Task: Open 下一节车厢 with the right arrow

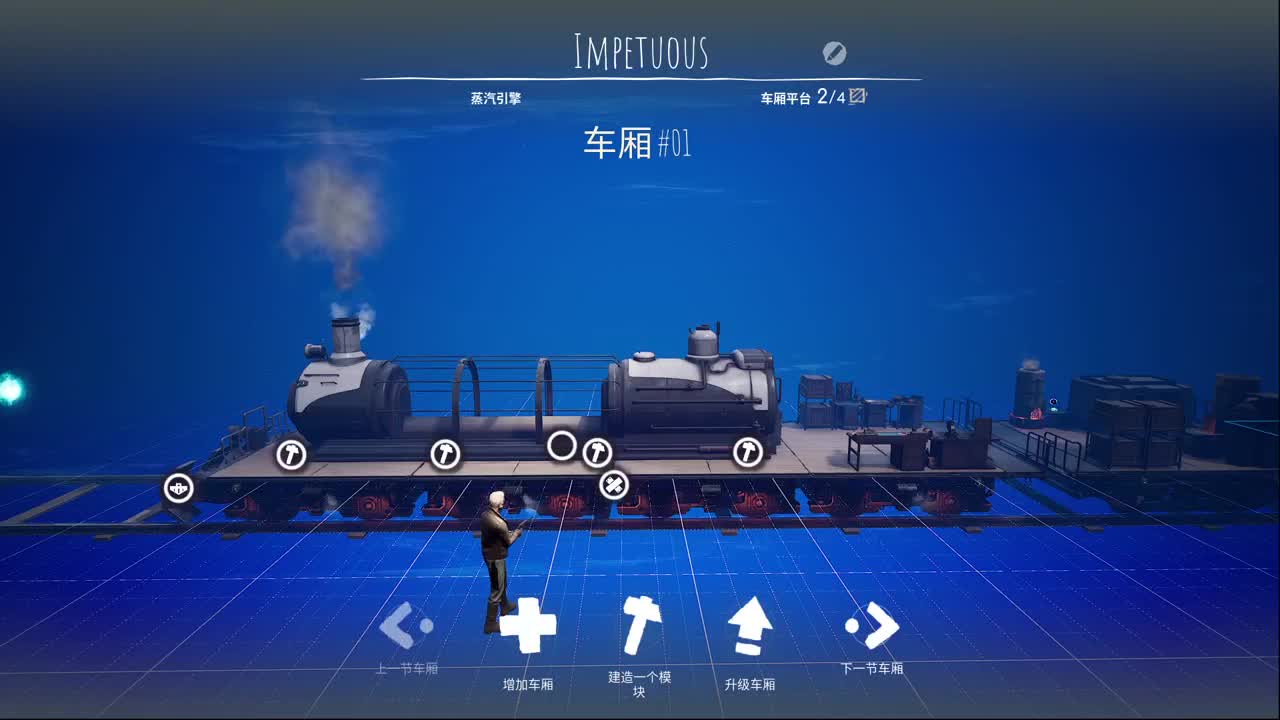Action: [x=873, y=625]
